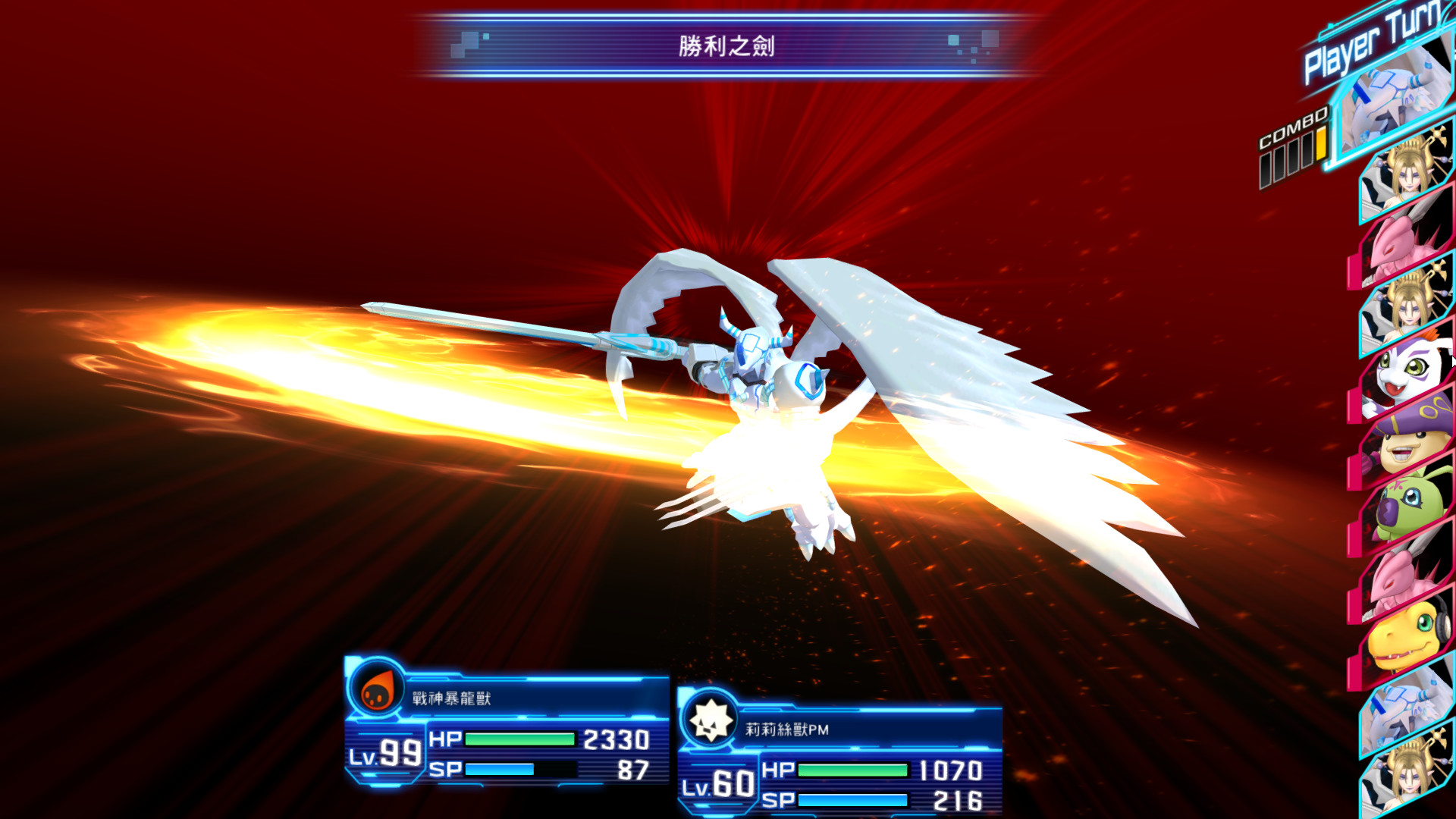Expand the 勝利之劍 skill name banner

tap(726, 45)
